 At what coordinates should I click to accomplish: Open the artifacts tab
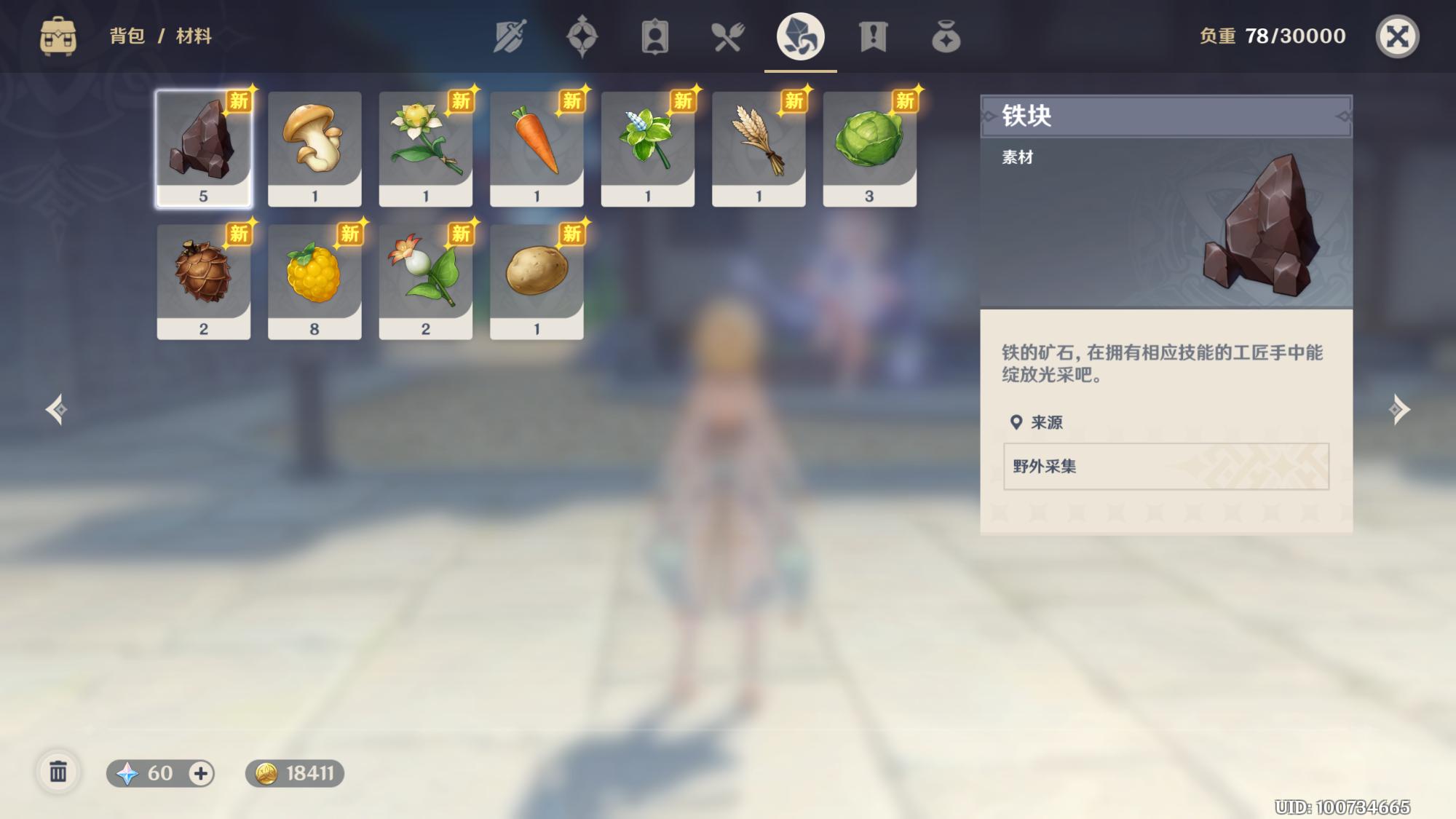tap(582, 36)
